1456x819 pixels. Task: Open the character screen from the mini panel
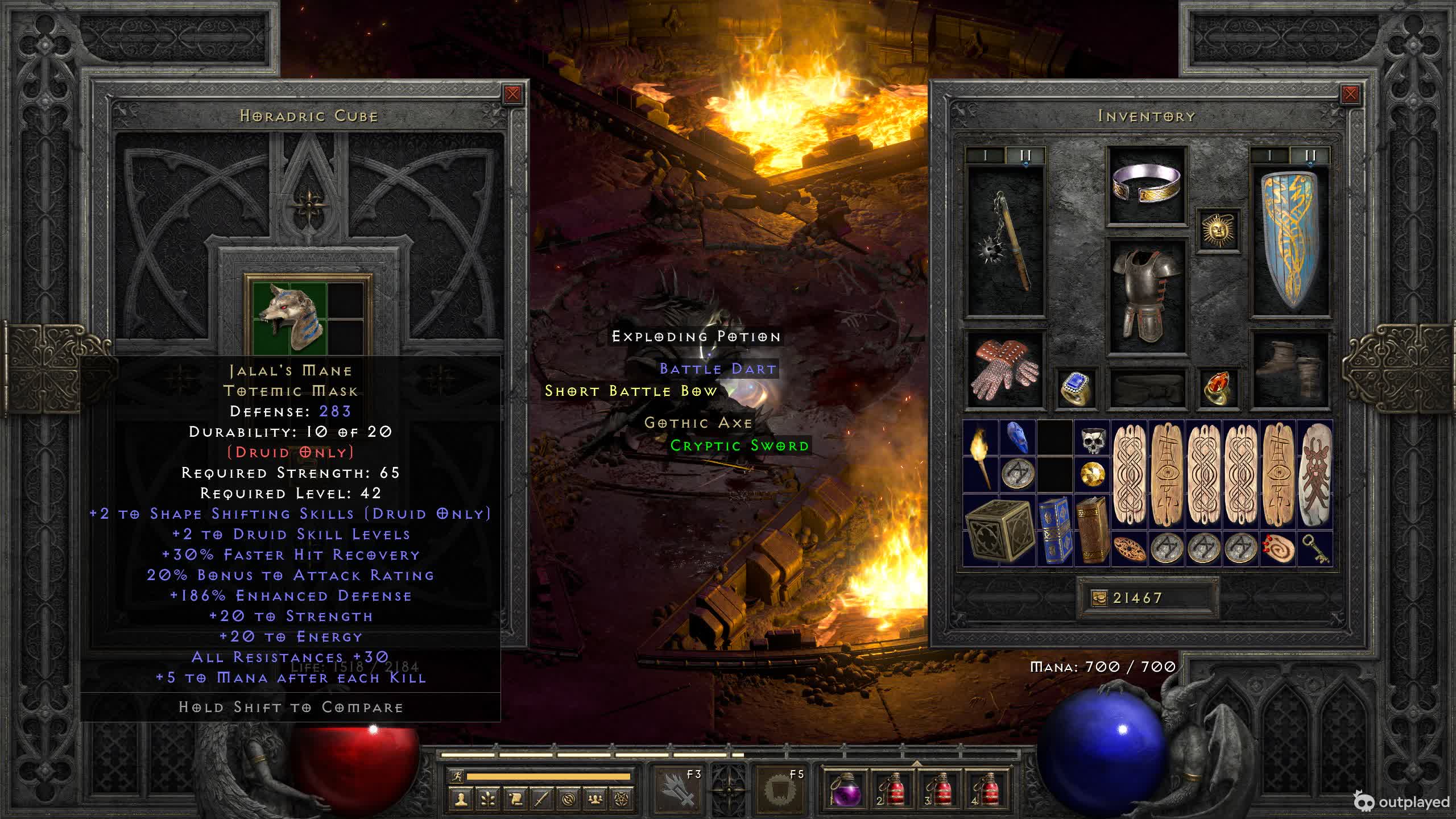coord(461,799)
